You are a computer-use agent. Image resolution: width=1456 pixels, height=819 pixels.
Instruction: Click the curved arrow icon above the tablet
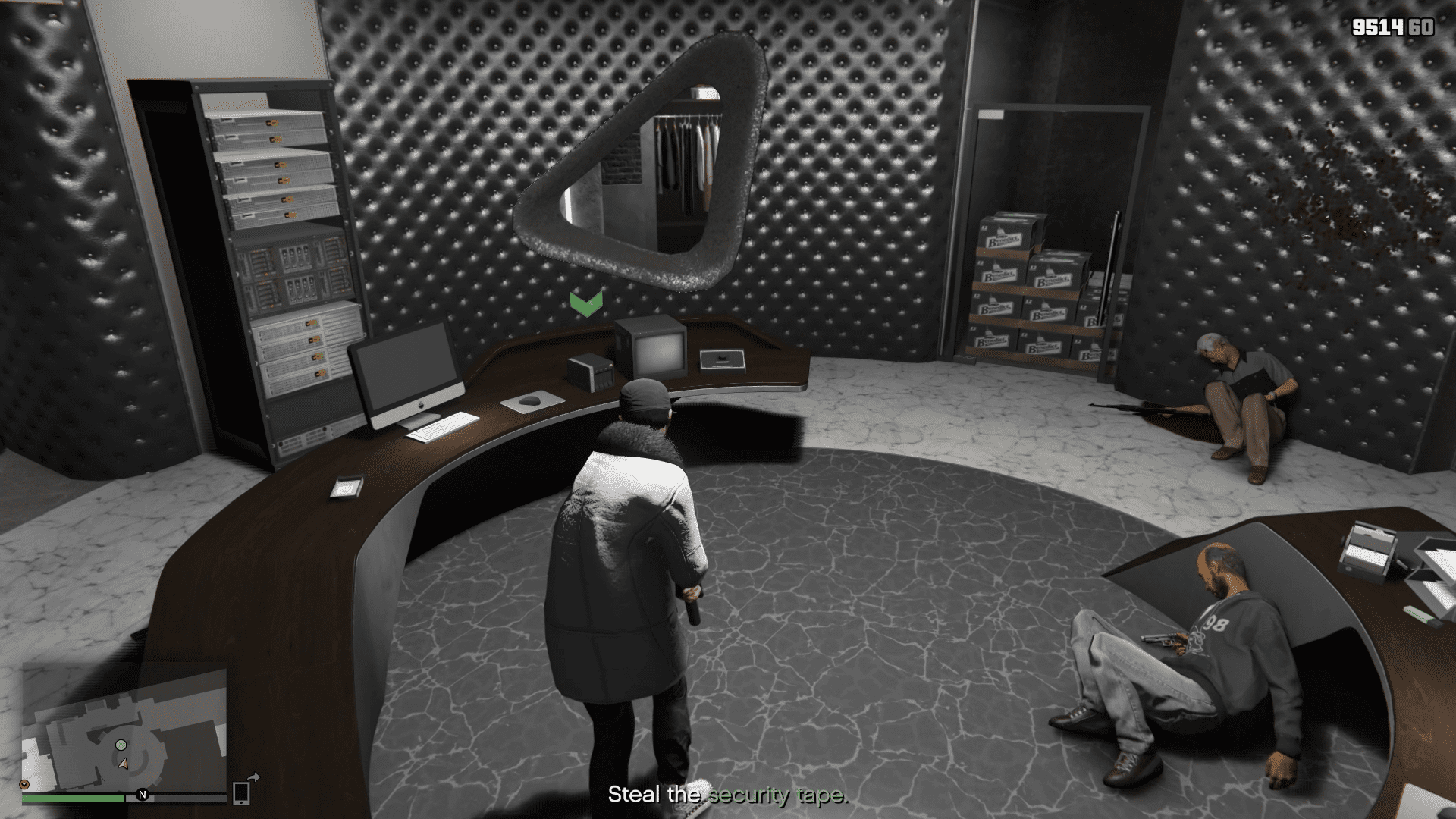click(x=254, y=779)
